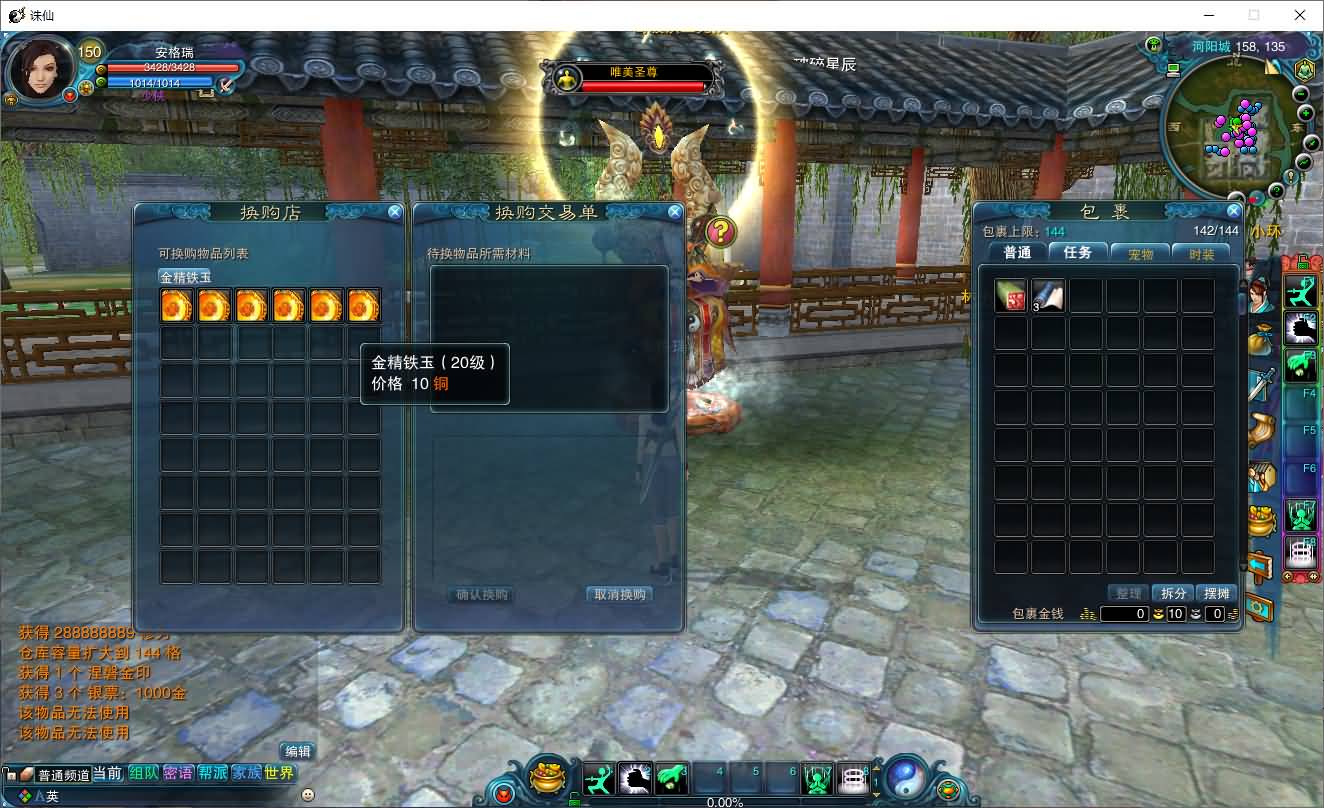1324x808 pixels.
Task: Close the 换购交易单 trade panel
Action: point(675,212)
